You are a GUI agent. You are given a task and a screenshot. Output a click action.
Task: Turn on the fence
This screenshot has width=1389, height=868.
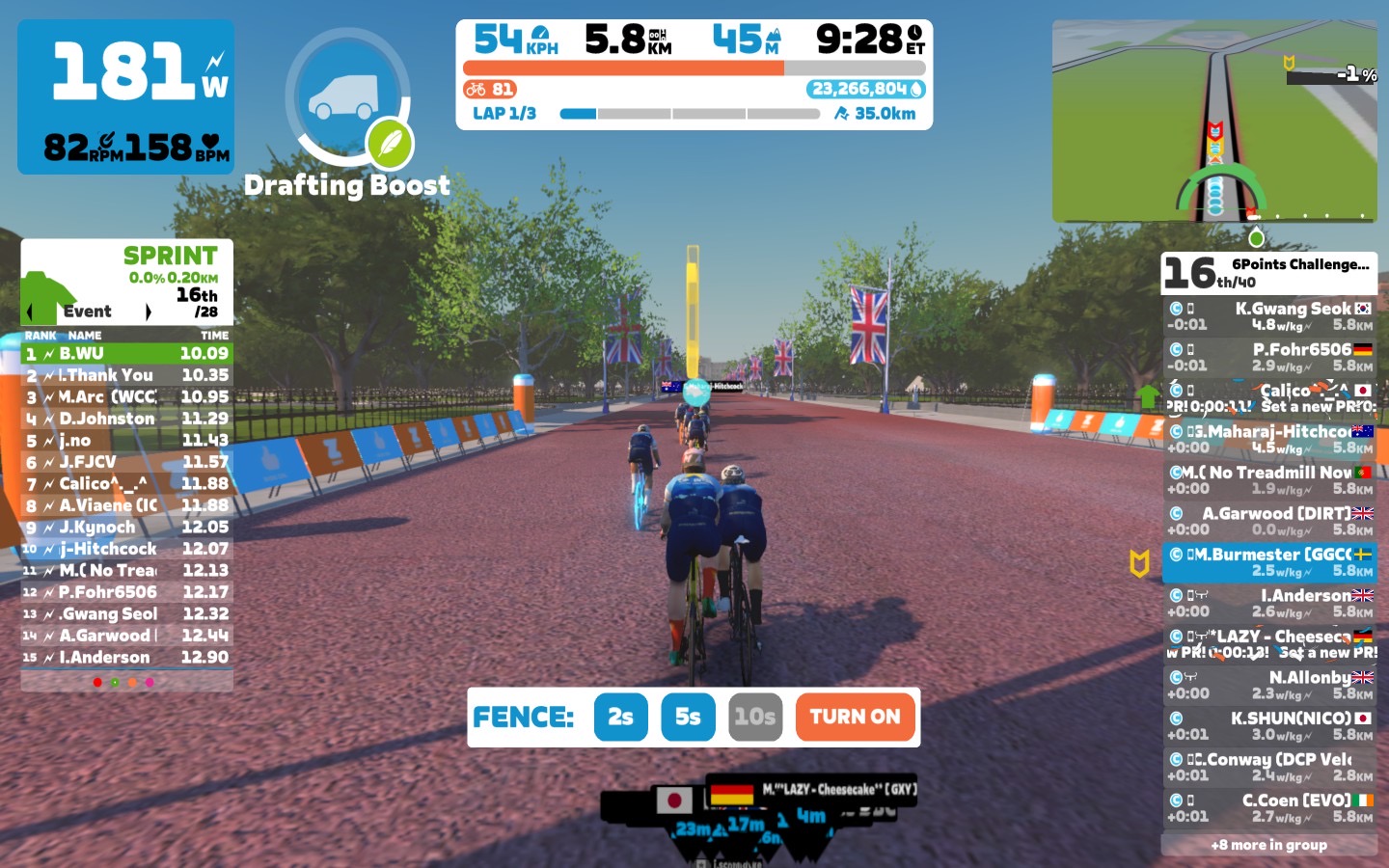tap(855, 717)
